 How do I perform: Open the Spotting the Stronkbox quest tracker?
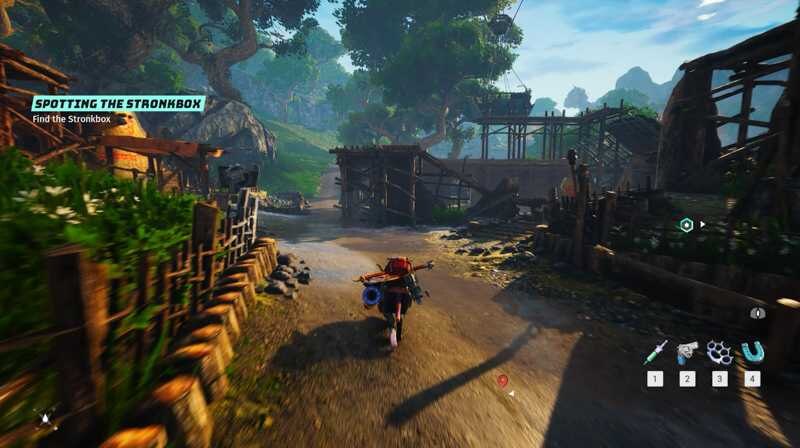coord(118,103)
